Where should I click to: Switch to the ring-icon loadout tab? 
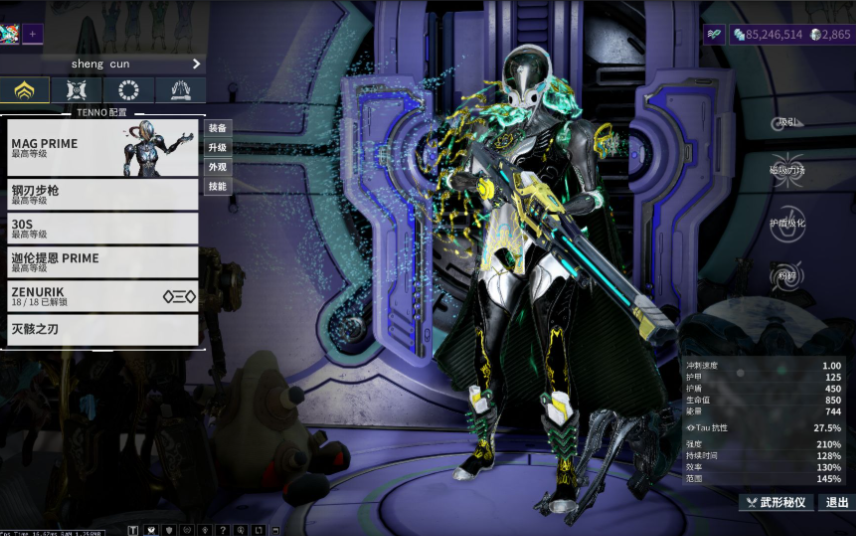(129, 91)
